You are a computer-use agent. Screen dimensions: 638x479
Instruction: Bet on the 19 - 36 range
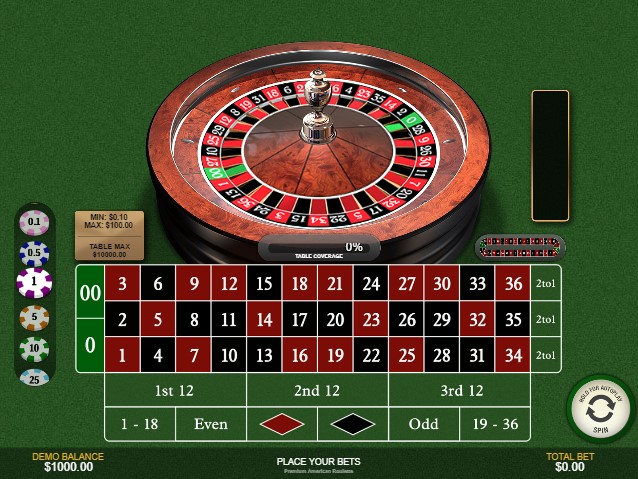tap(495, 424)
